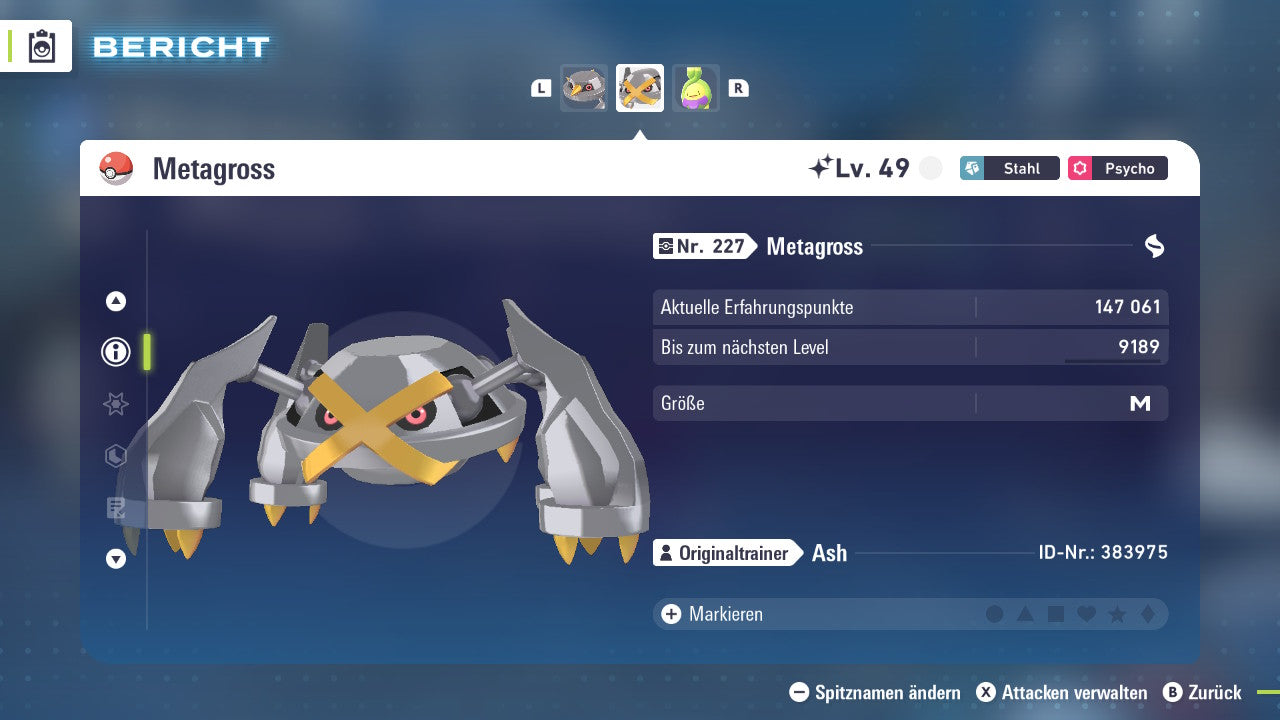Choose Spitznamen ändern to rename Metagross
This screenshot has height=720, width=1280.
click(875, 692)
